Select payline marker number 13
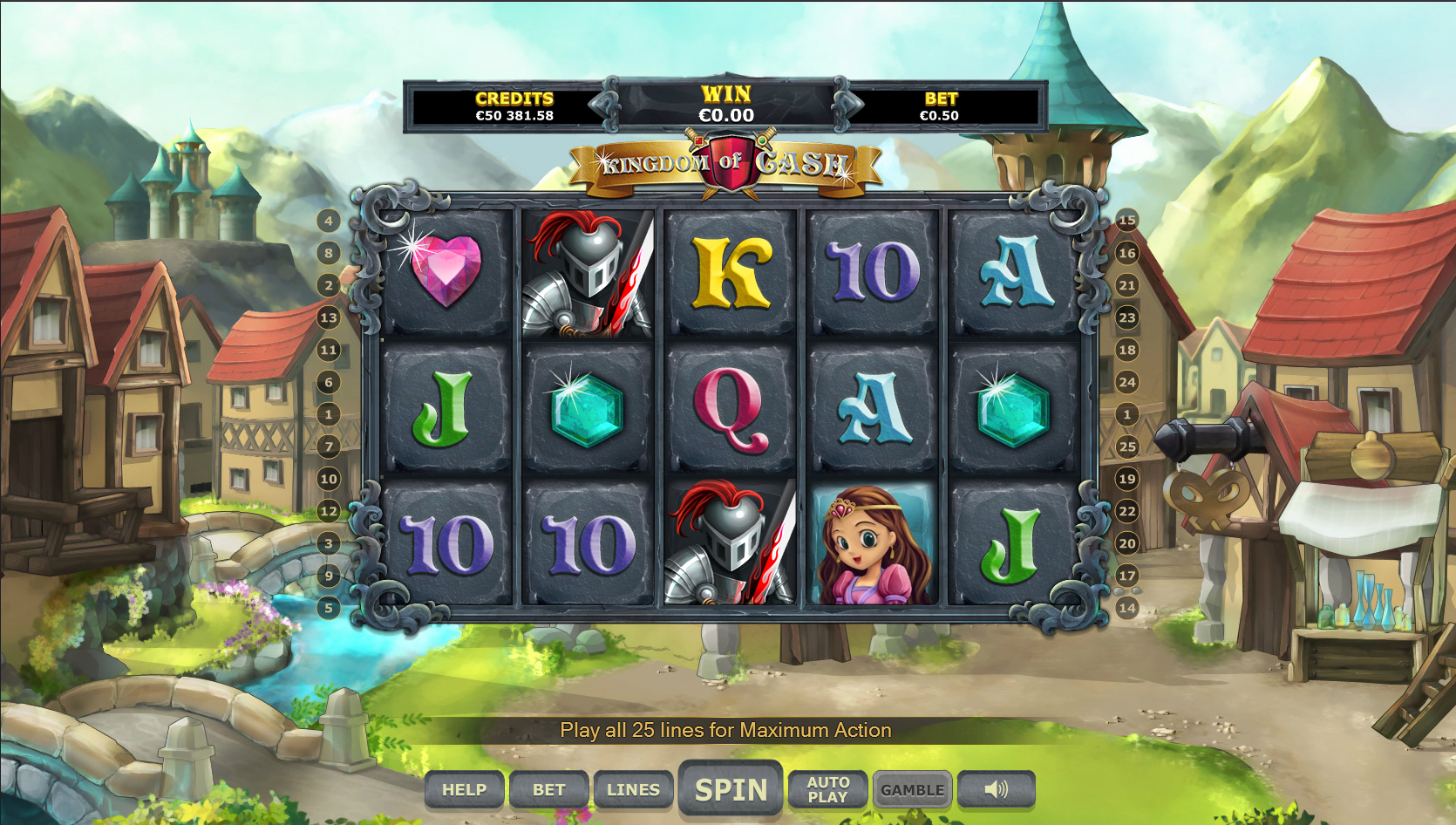 [x=329, y=317]
